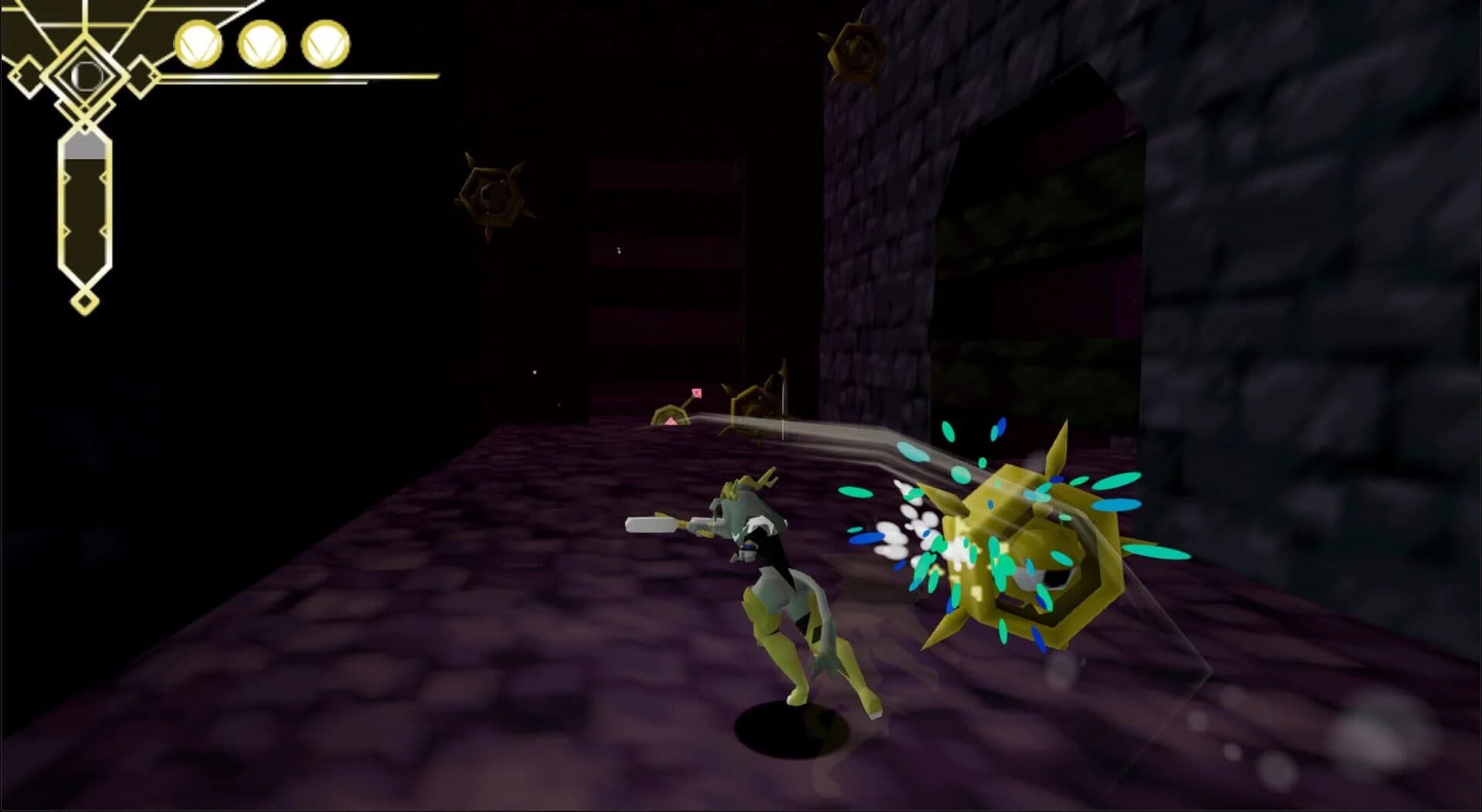Toggle the small diamond node right of the emblem
The width and height of the screenshot is (1482, 812).
click(142, 76)
